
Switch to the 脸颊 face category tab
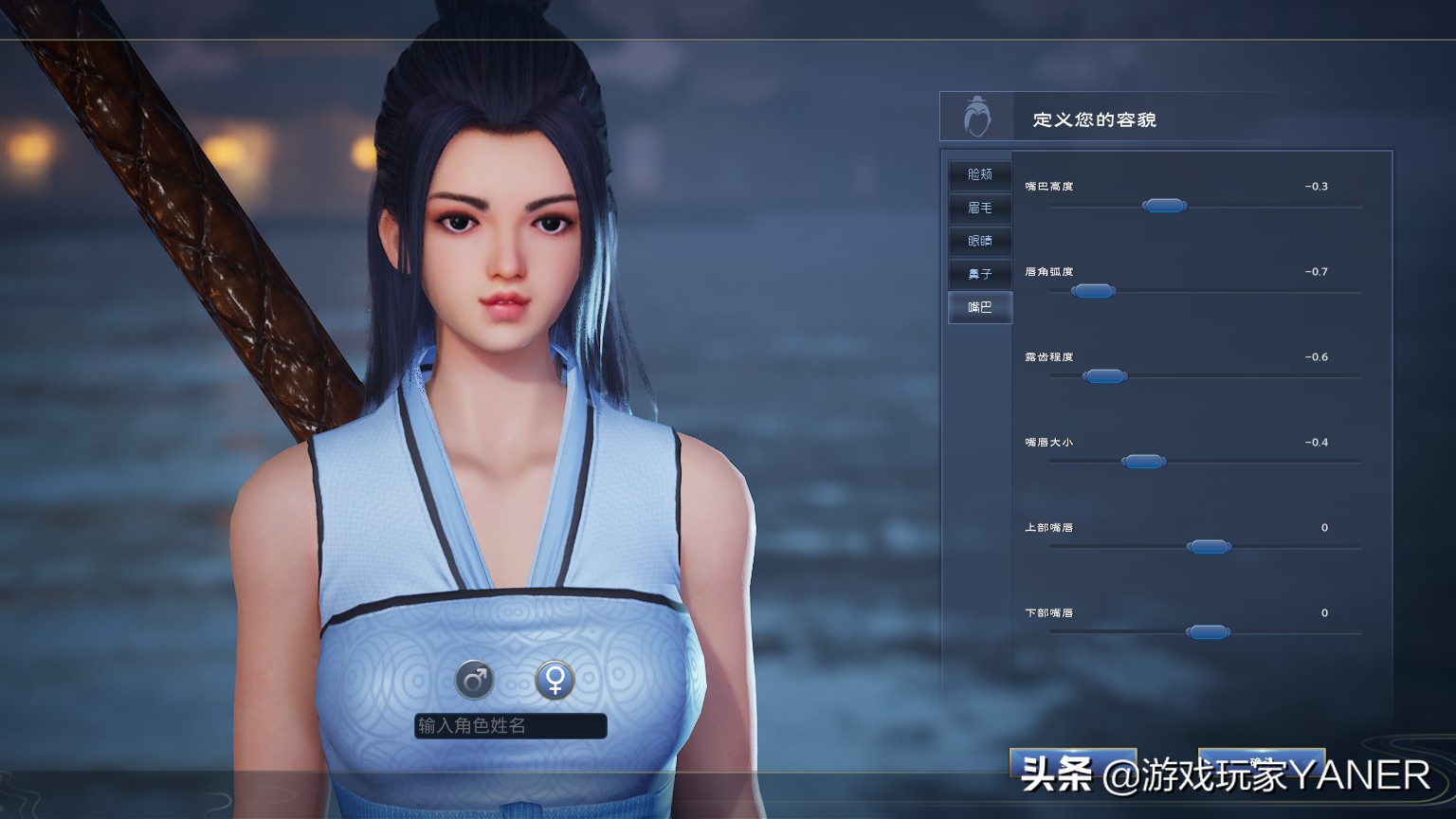click(x=979, y=174)
